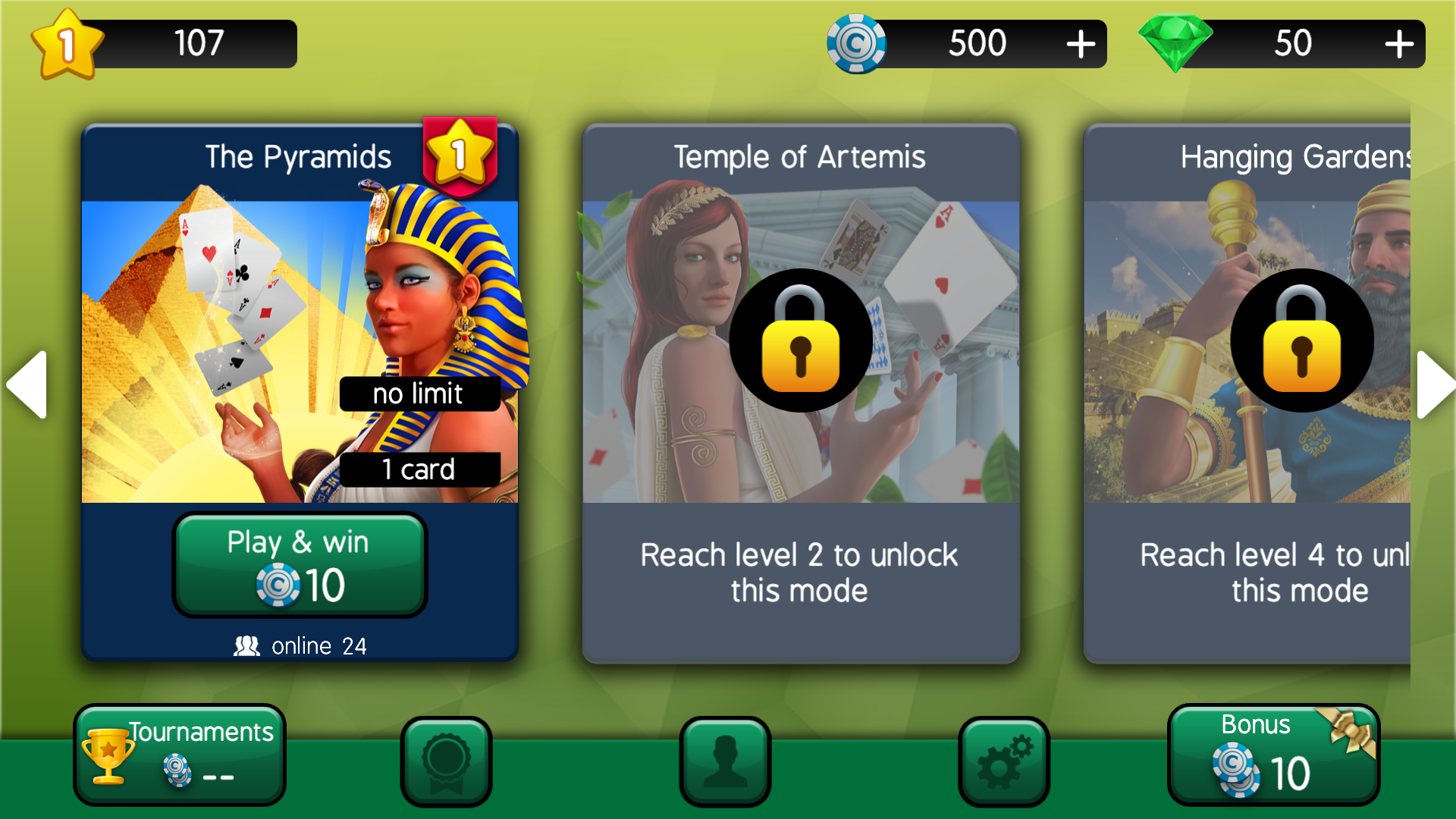Click the 'online 24' counter
This screenshot has height=819, width=1456.
[x=300, y=645]
